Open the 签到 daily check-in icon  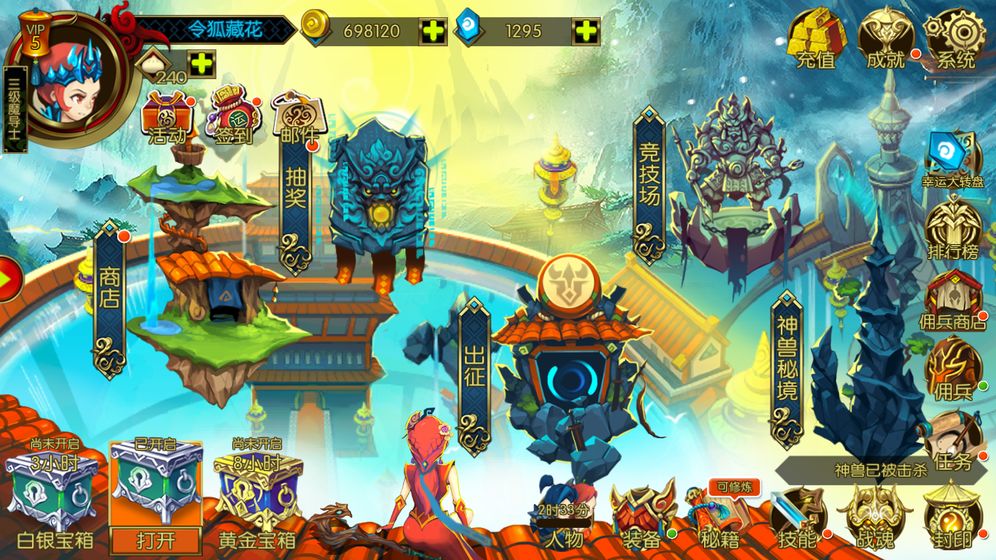[x=232, y=118]
